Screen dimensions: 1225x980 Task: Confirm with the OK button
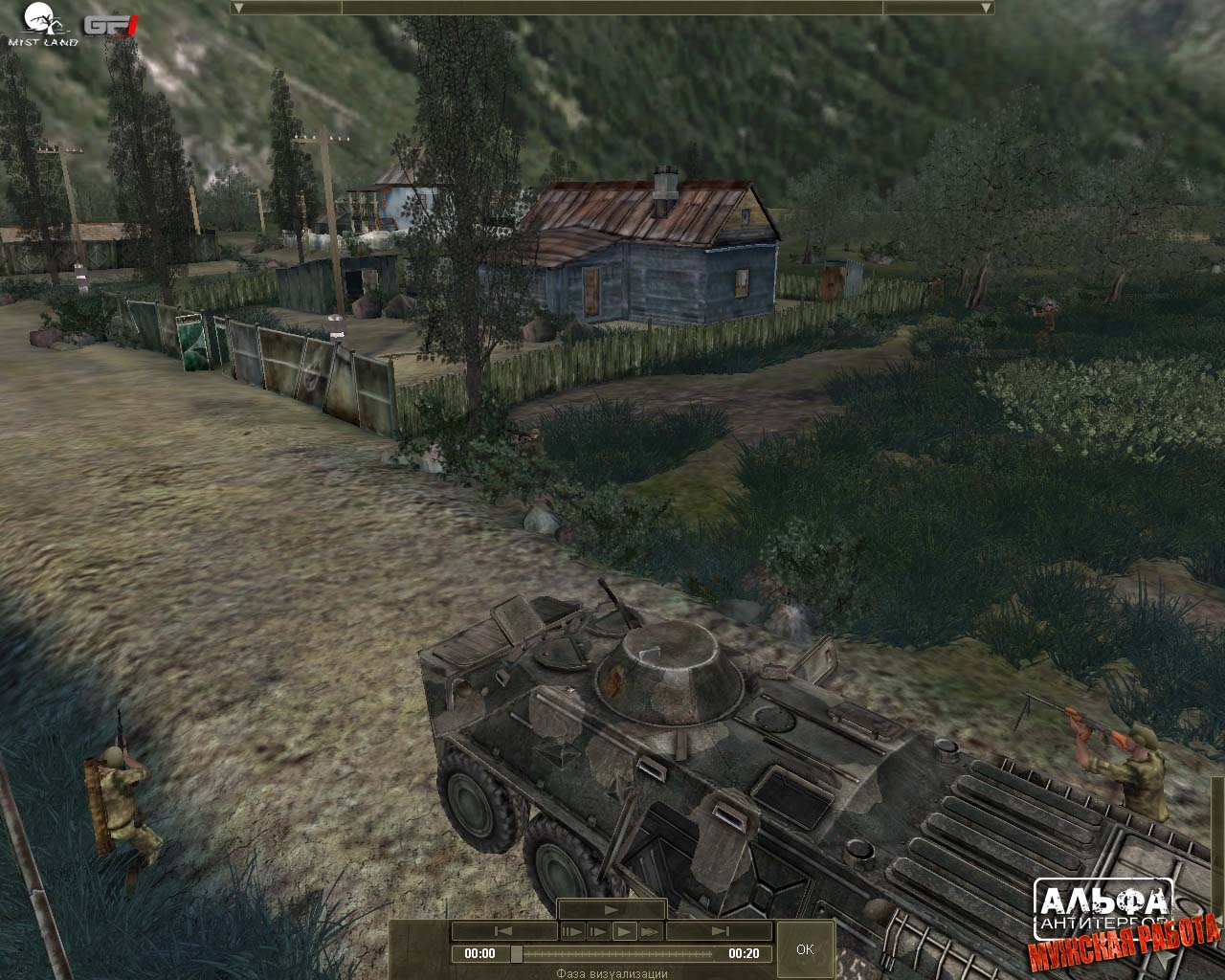point(805,948)
